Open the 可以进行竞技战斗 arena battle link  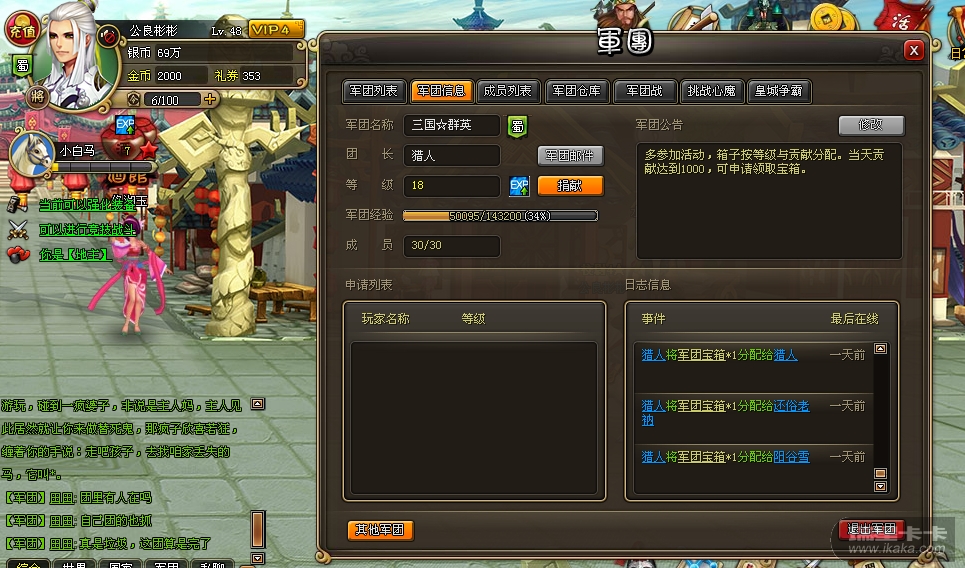(88, 230)
